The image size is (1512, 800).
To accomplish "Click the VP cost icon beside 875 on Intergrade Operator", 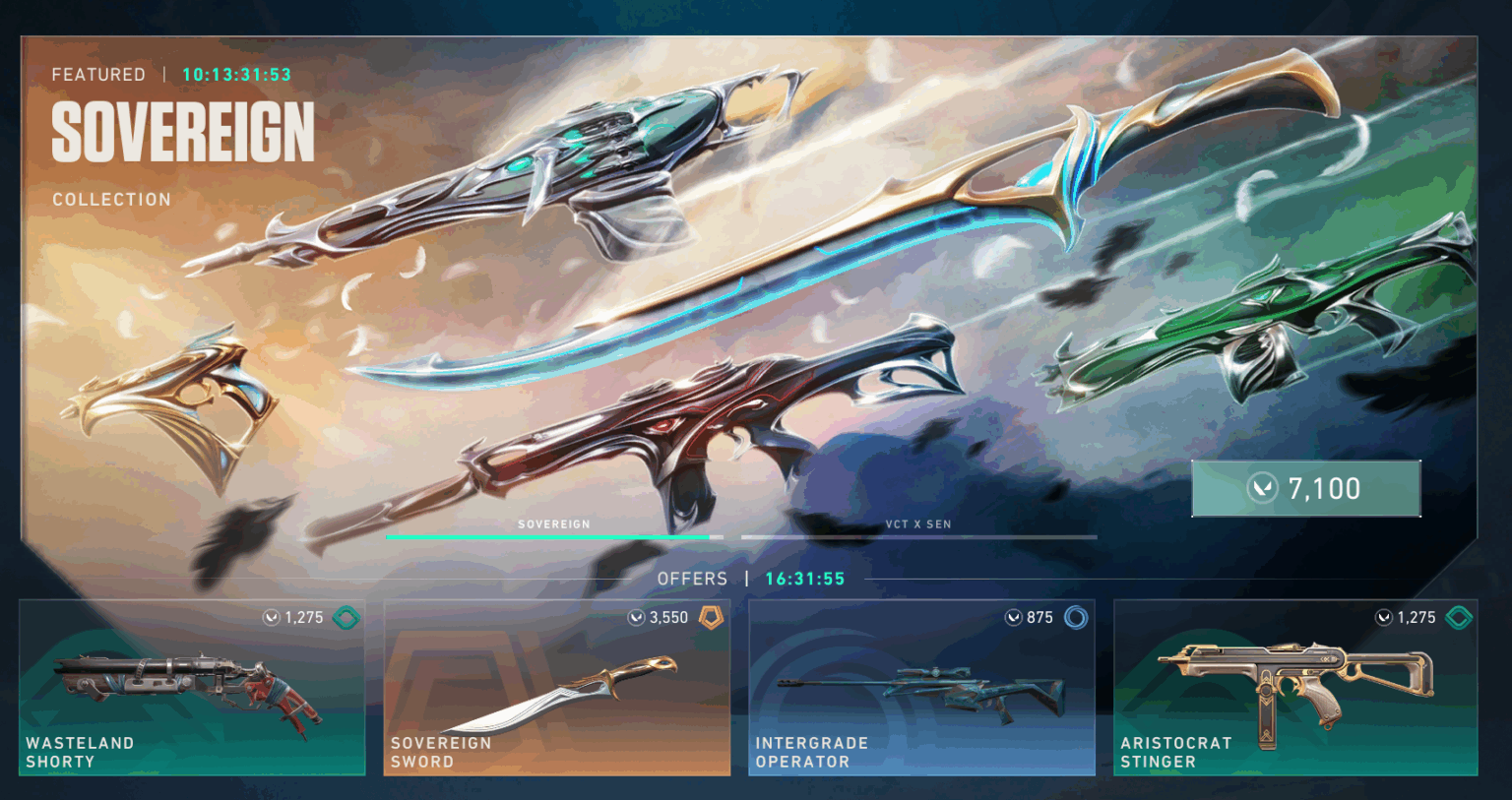I will point(1012,617).
